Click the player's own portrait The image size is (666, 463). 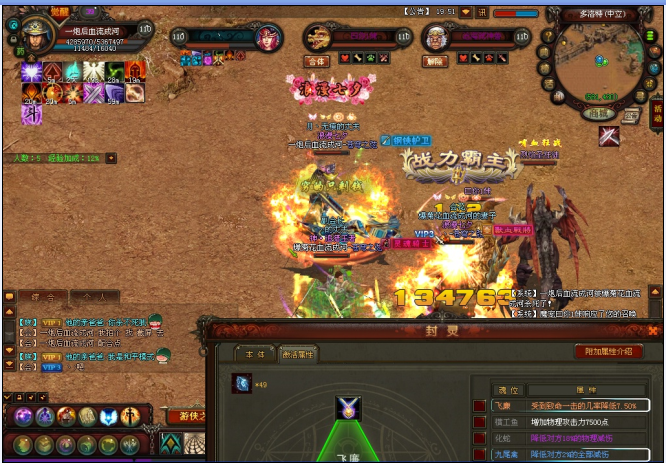pos(37,33)
